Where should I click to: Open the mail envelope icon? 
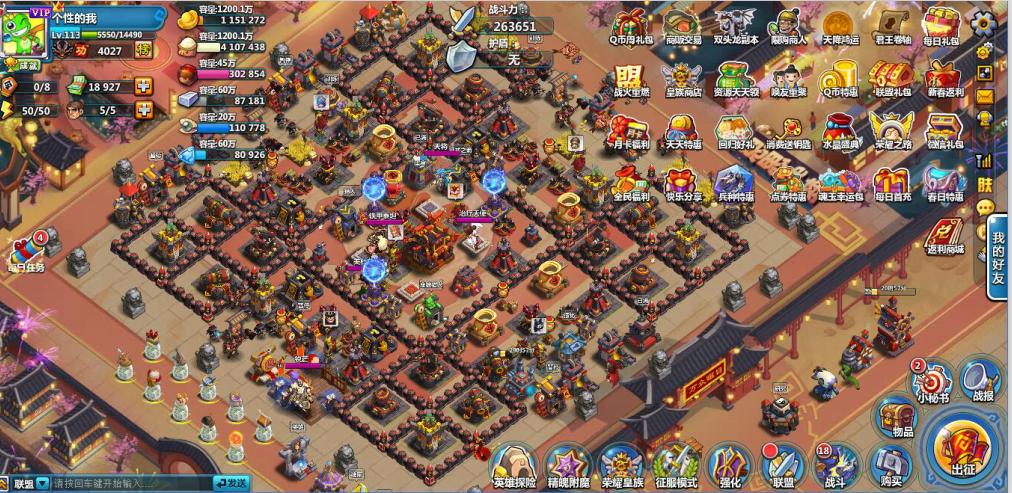(985, 96)
